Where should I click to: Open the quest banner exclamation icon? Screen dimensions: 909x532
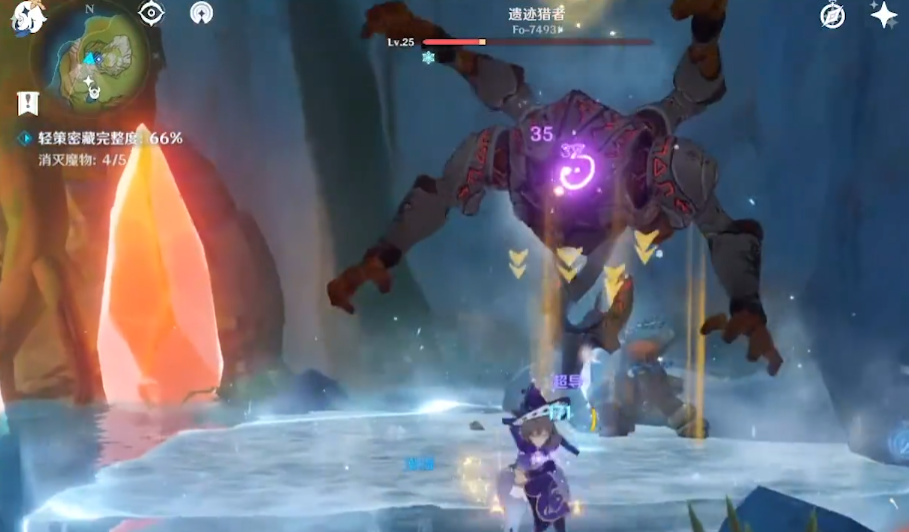pyautogui.click(x=27, y=102)
